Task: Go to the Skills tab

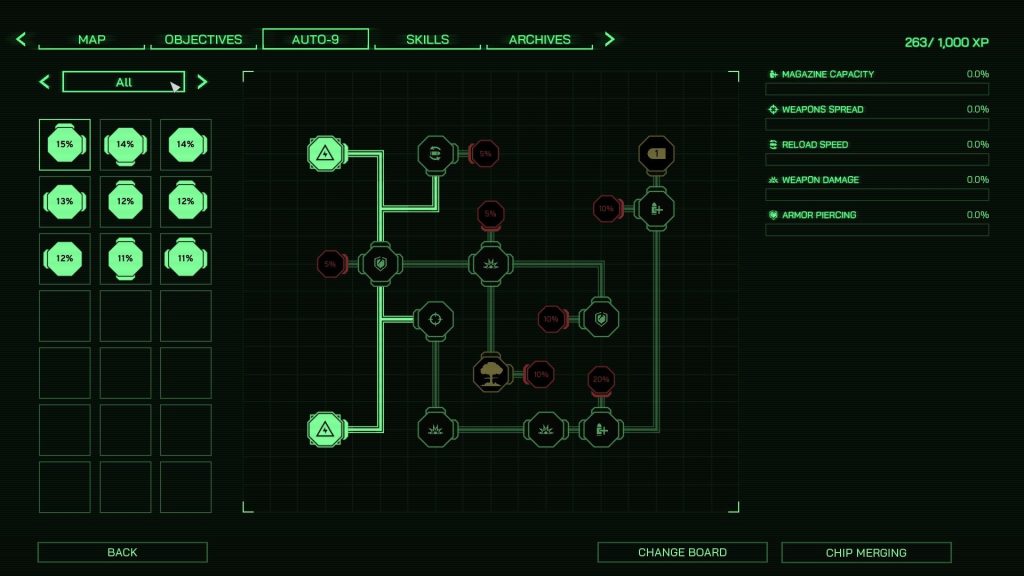Action: click(x=427, y=40)
